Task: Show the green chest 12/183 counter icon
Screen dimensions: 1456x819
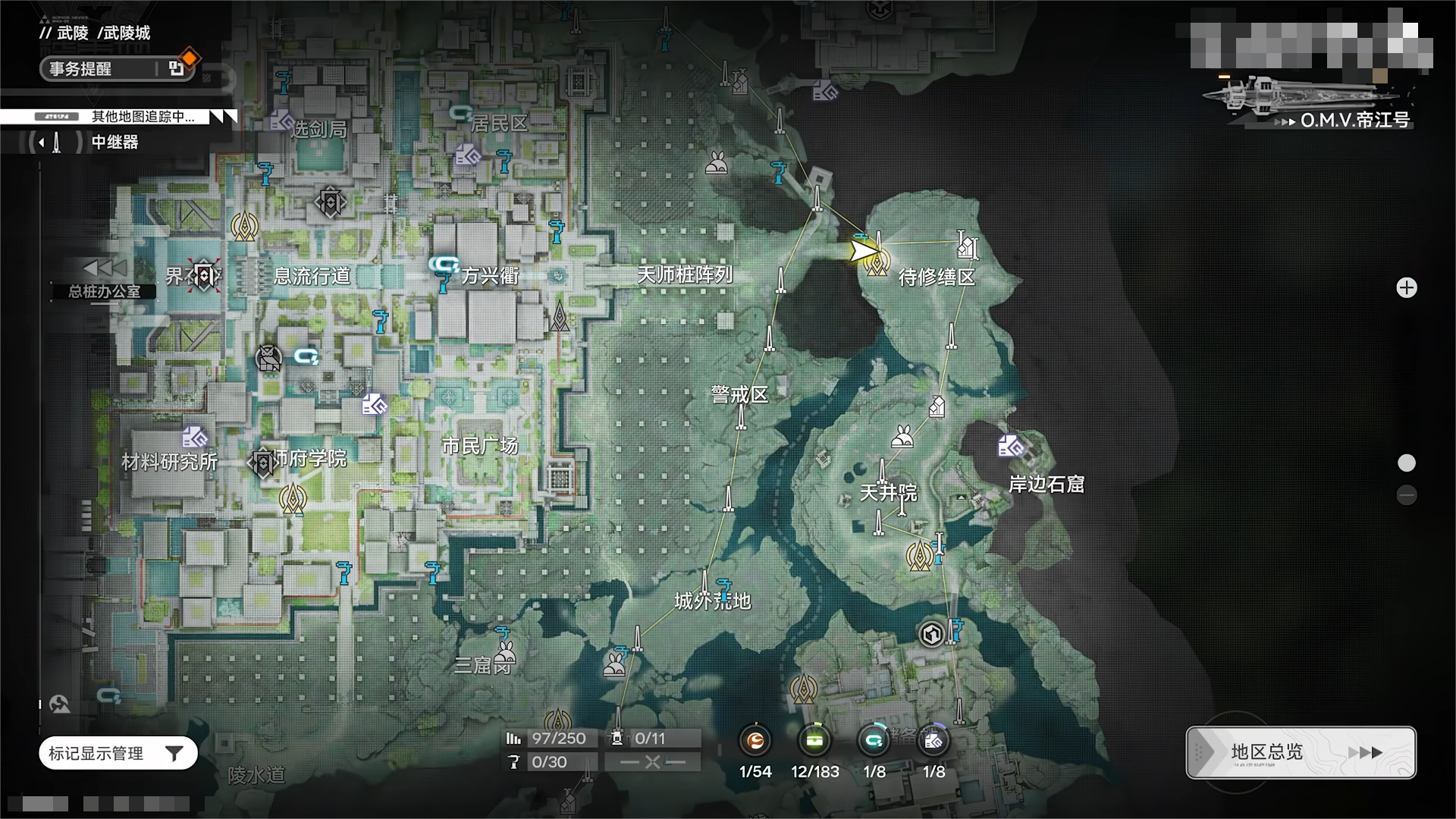Action: click(815, 741)
